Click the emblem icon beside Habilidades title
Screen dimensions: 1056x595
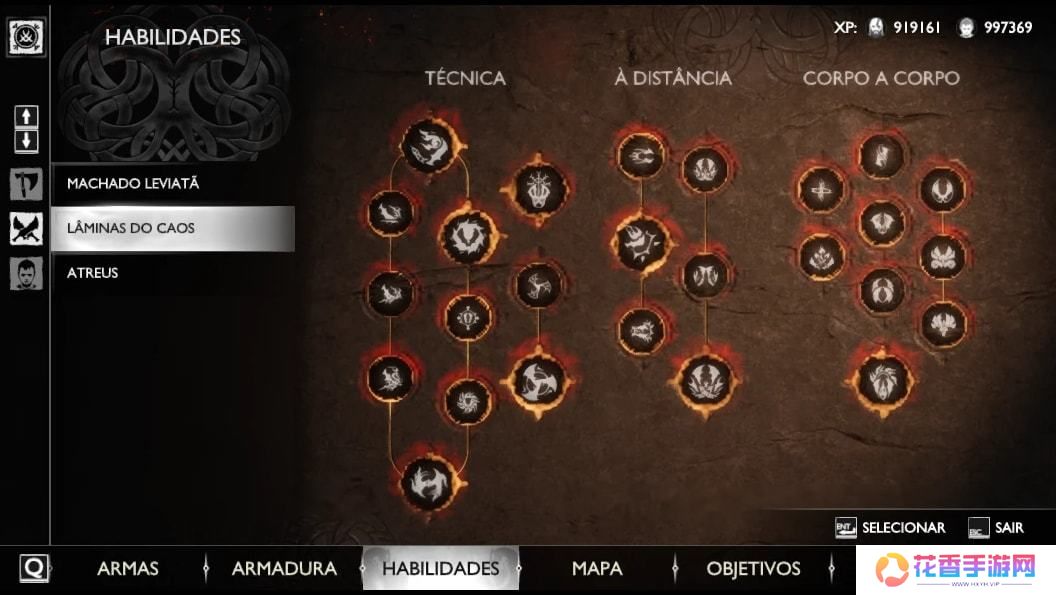[24, 37]
